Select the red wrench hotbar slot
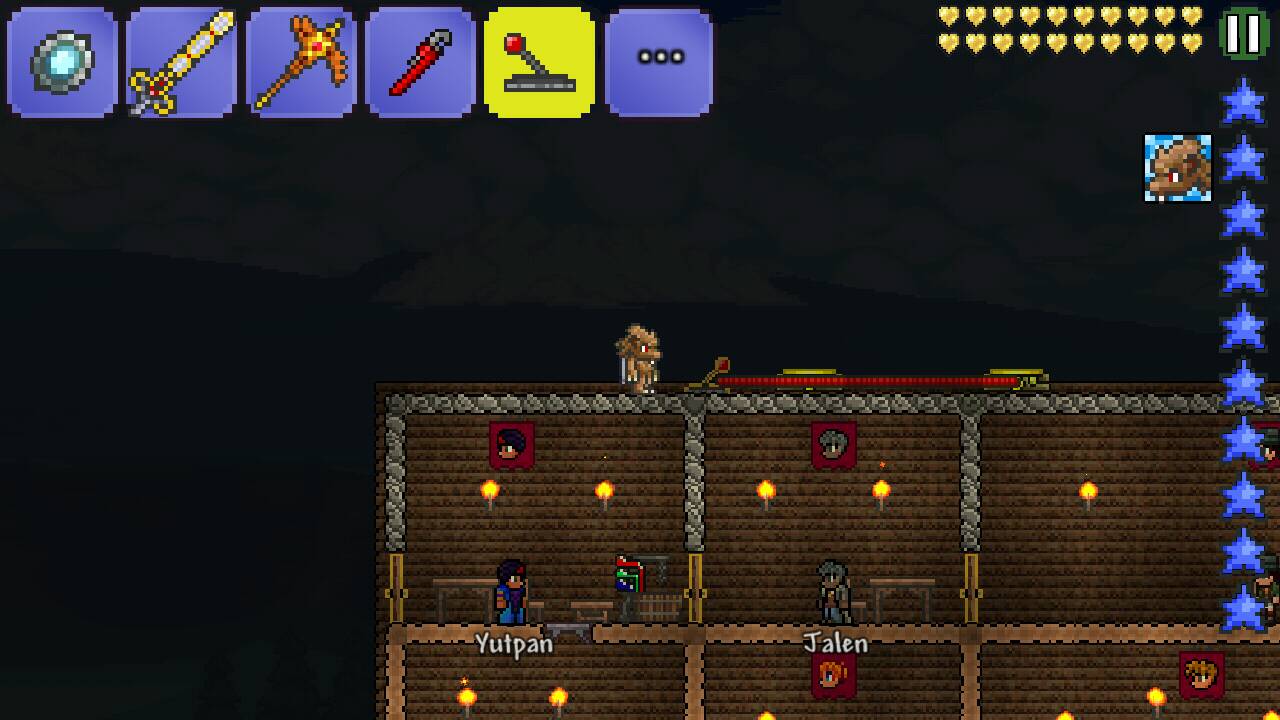The image size is (1280, 720). (420, 62)
